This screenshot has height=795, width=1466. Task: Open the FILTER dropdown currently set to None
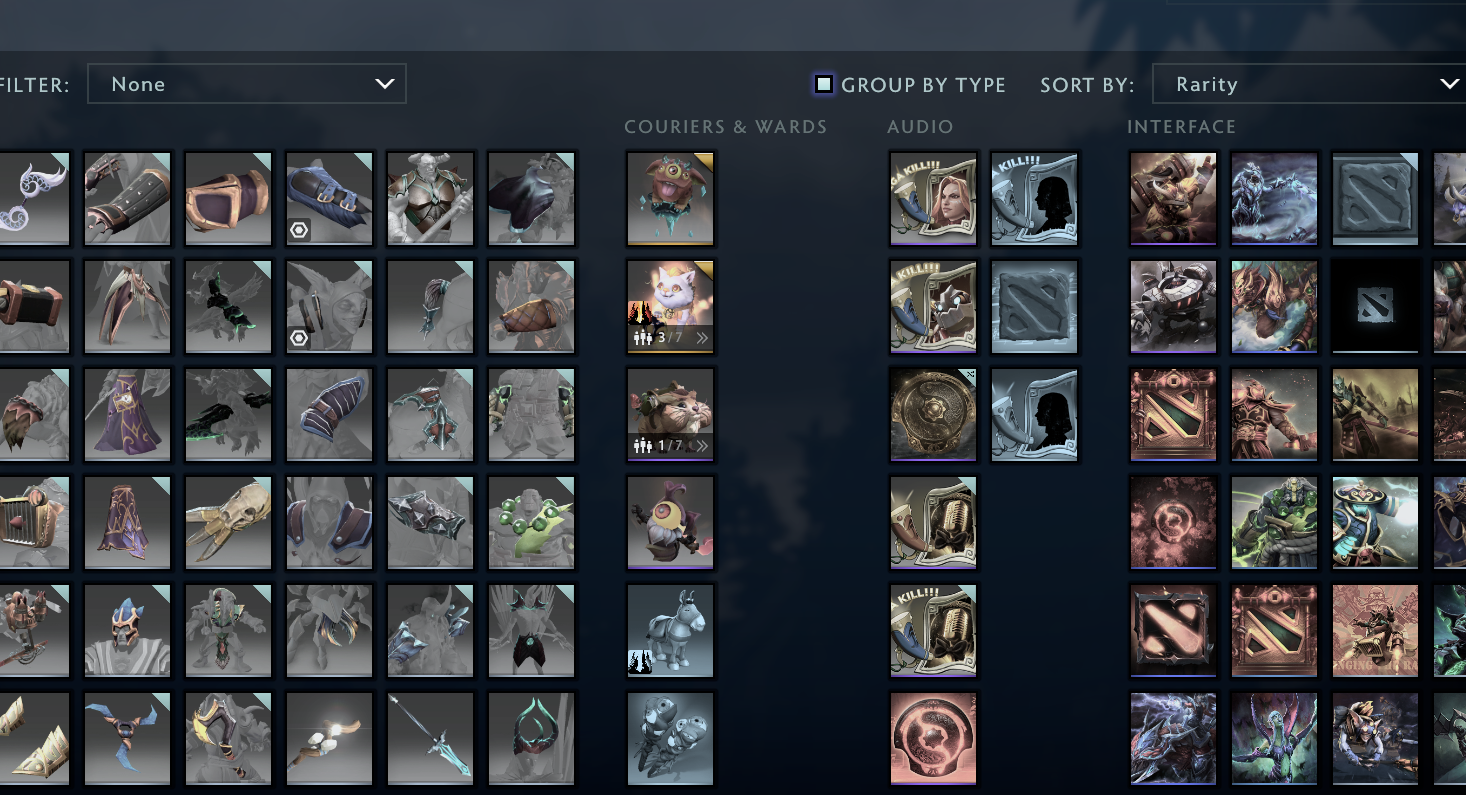[x=246, y=84]
